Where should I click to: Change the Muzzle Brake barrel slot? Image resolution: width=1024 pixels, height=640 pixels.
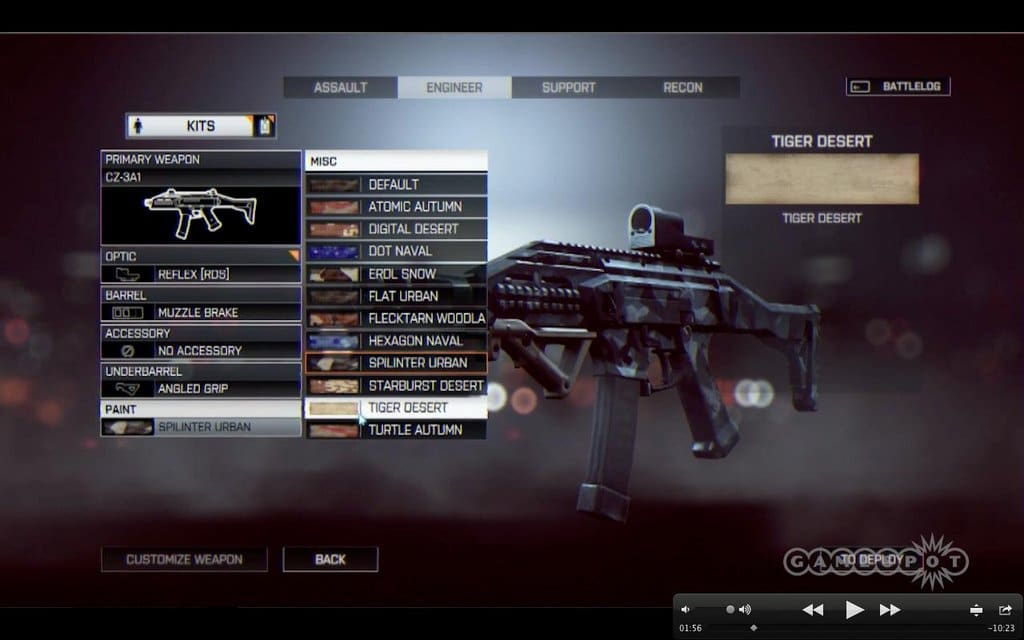point(201,312)
